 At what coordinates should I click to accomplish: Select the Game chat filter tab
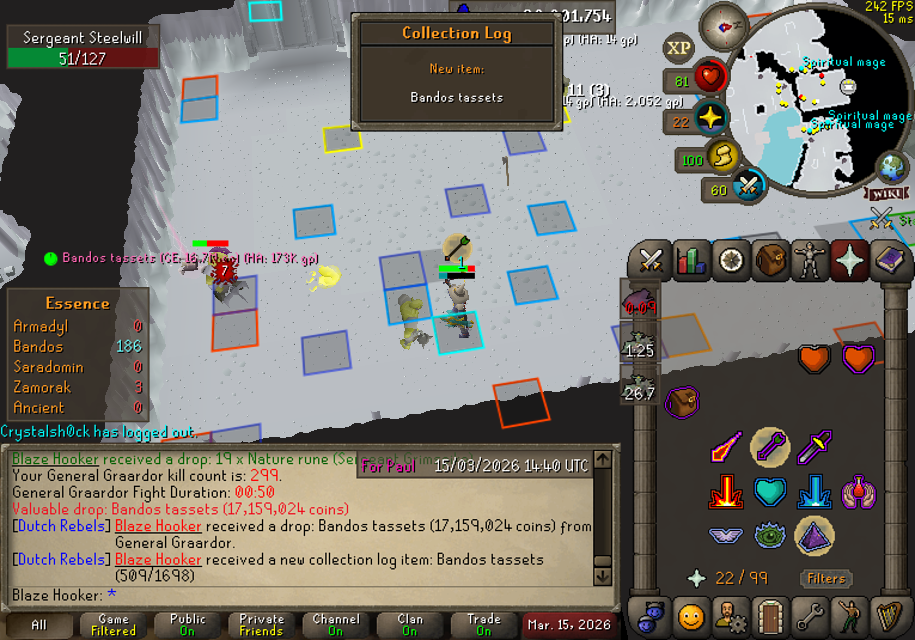(x=113, y=625)
